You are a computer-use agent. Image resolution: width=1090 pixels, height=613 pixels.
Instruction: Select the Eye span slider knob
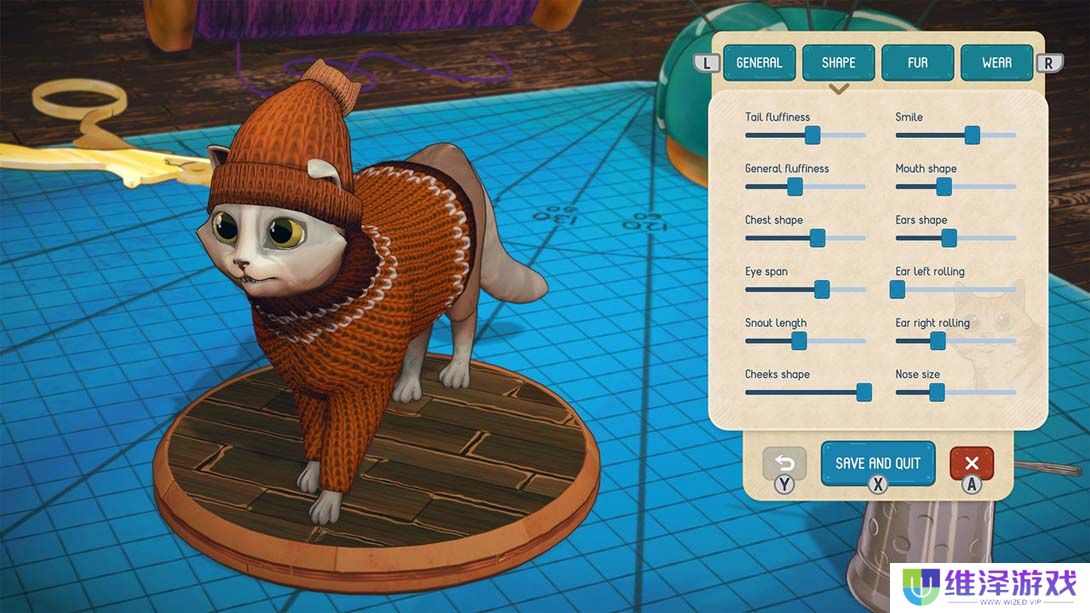click(x=822, y=289)
